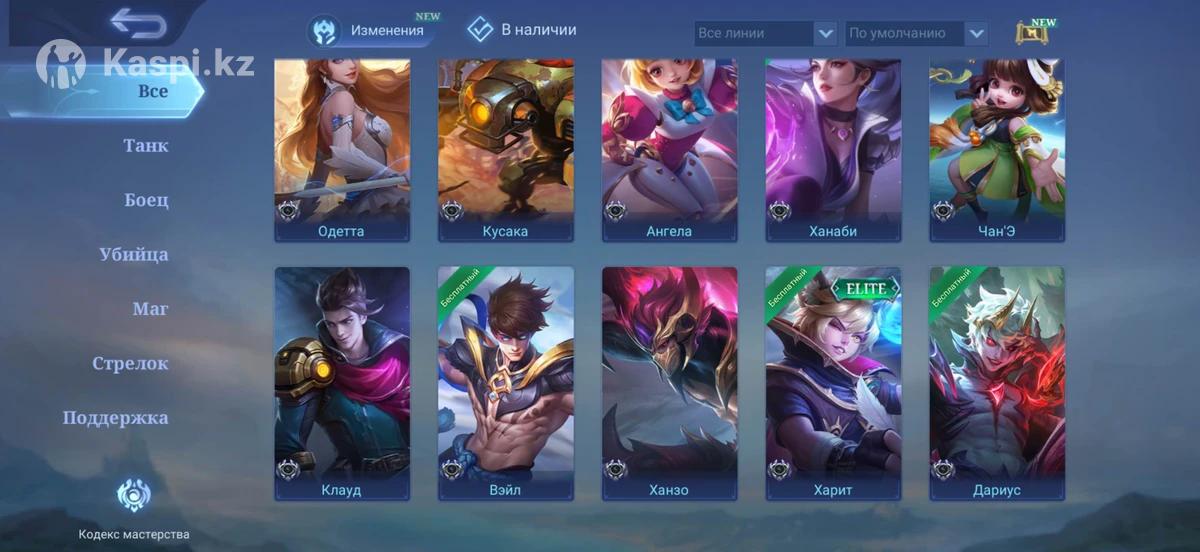Image resolution: width=1200 pixels, height=552 pixels.
Task: Select the Все category tab
Action: coord(152,91)
